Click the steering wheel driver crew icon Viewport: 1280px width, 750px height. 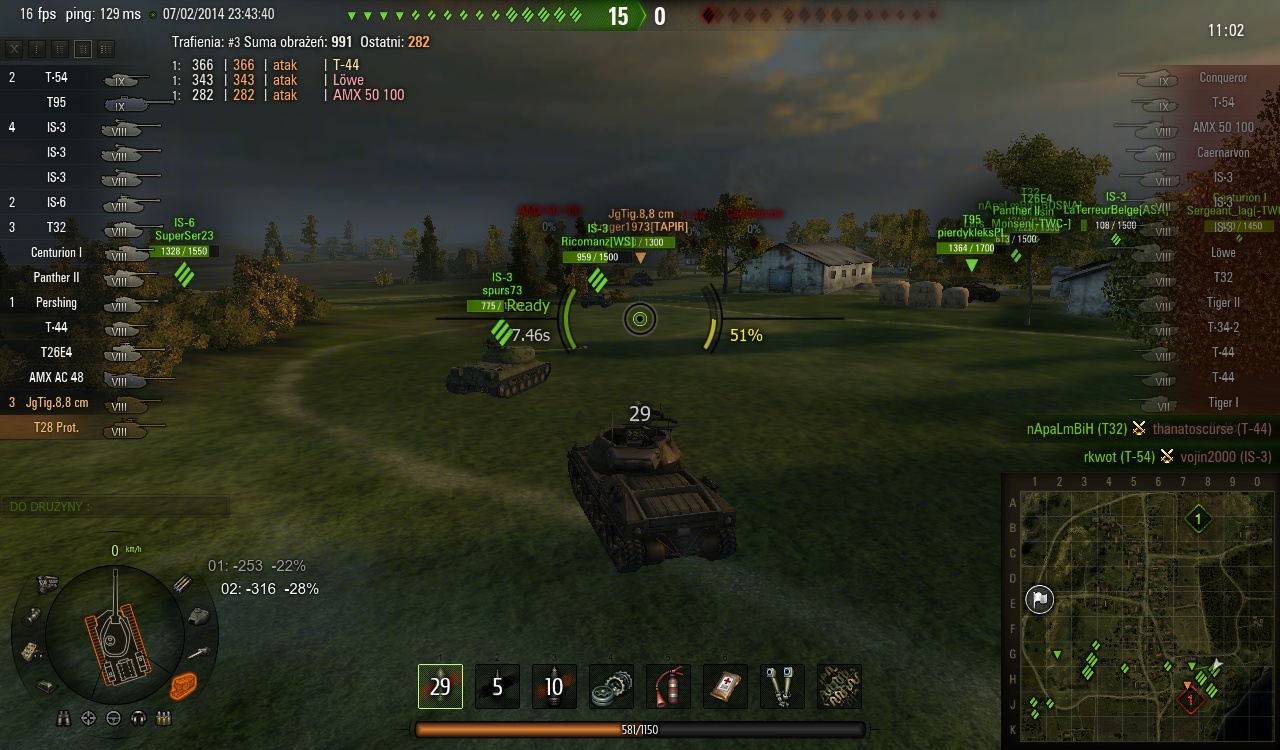point(113,718)
